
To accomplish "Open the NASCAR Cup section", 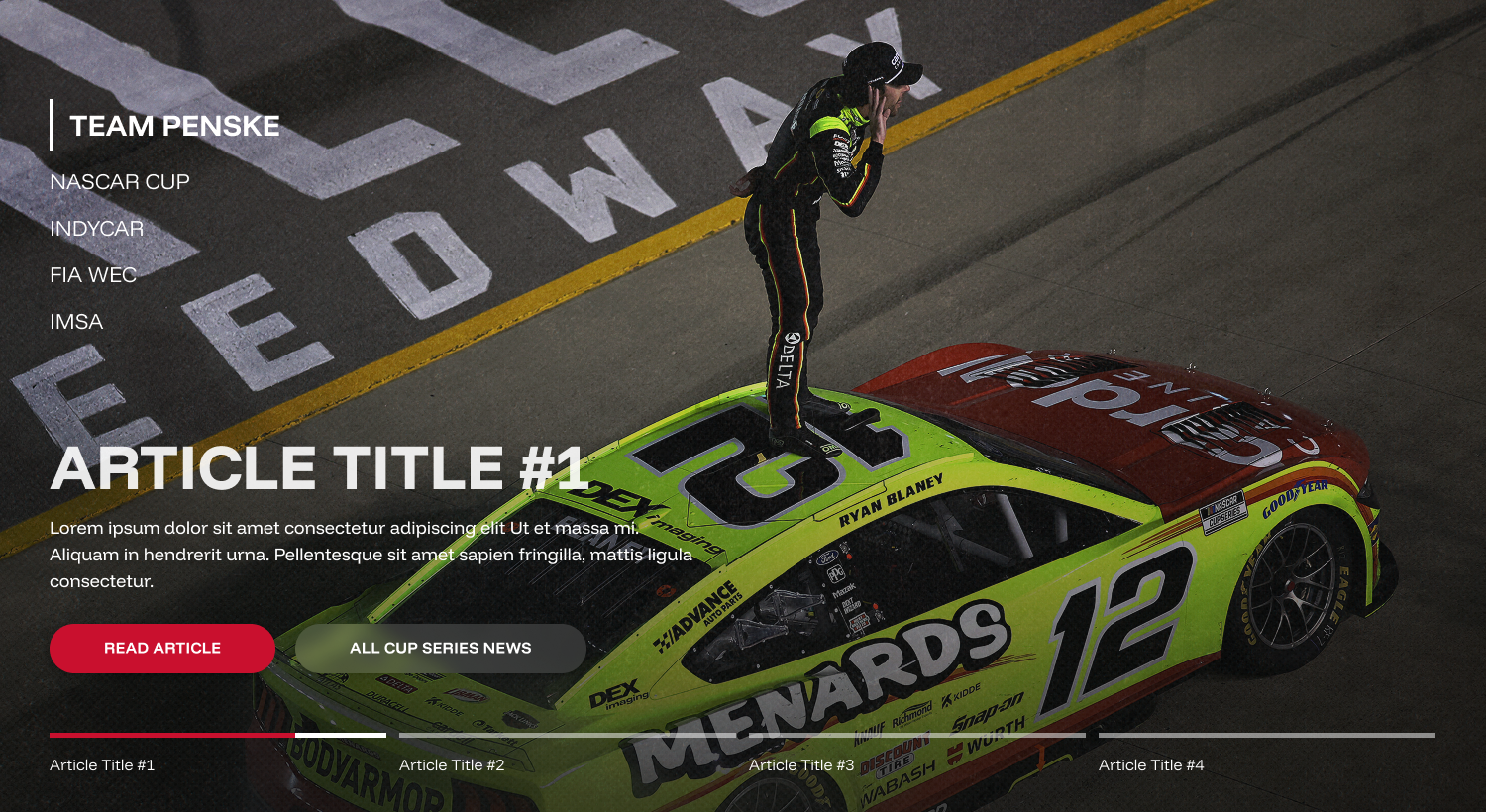I will pos(120,182).
